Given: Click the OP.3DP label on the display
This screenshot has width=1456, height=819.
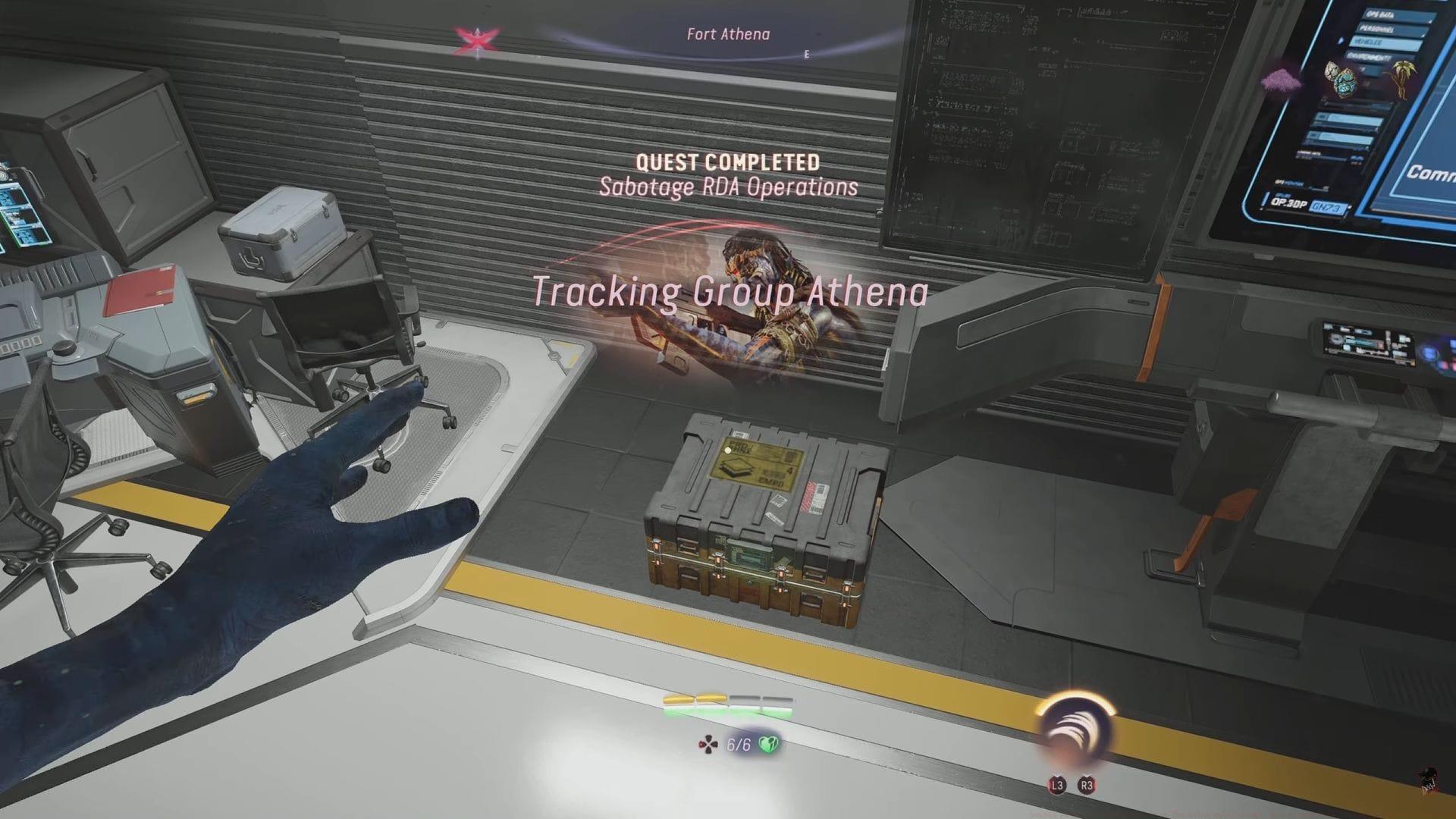Looking at the screenshot, I should tap(1290, 202).
